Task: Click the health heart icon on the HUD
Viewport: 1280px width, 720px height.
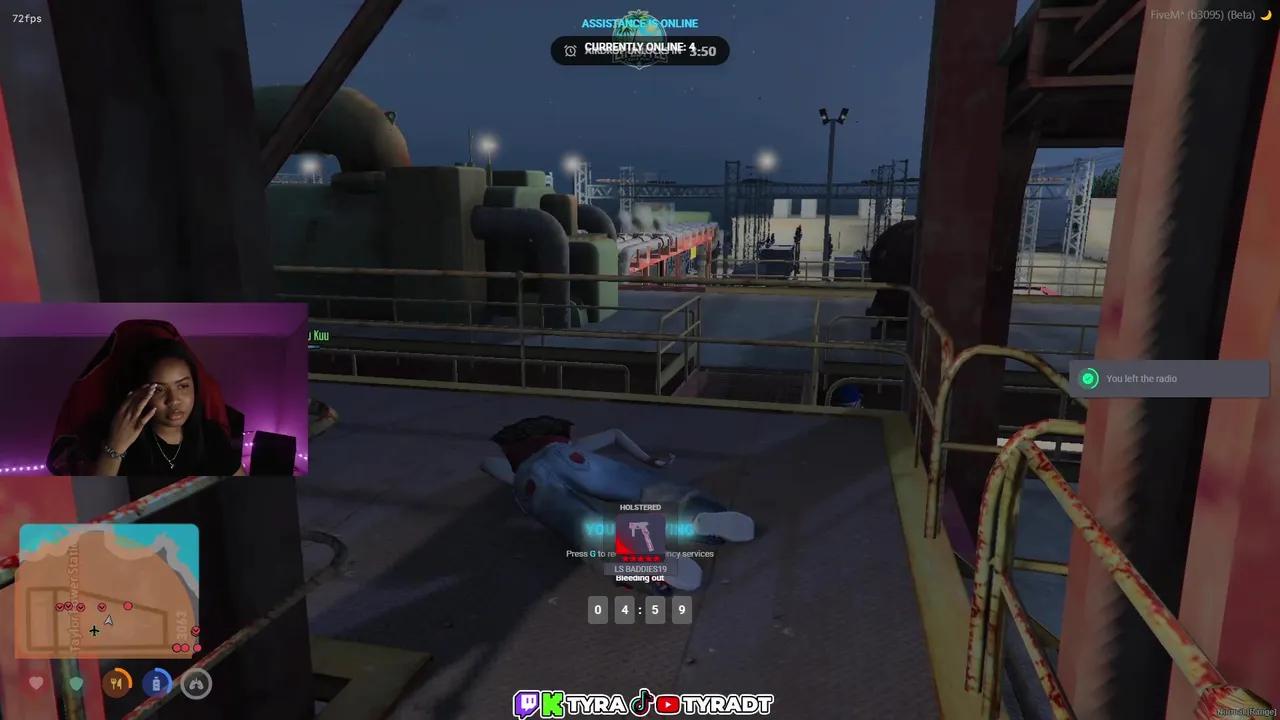Action: [36, 684]
